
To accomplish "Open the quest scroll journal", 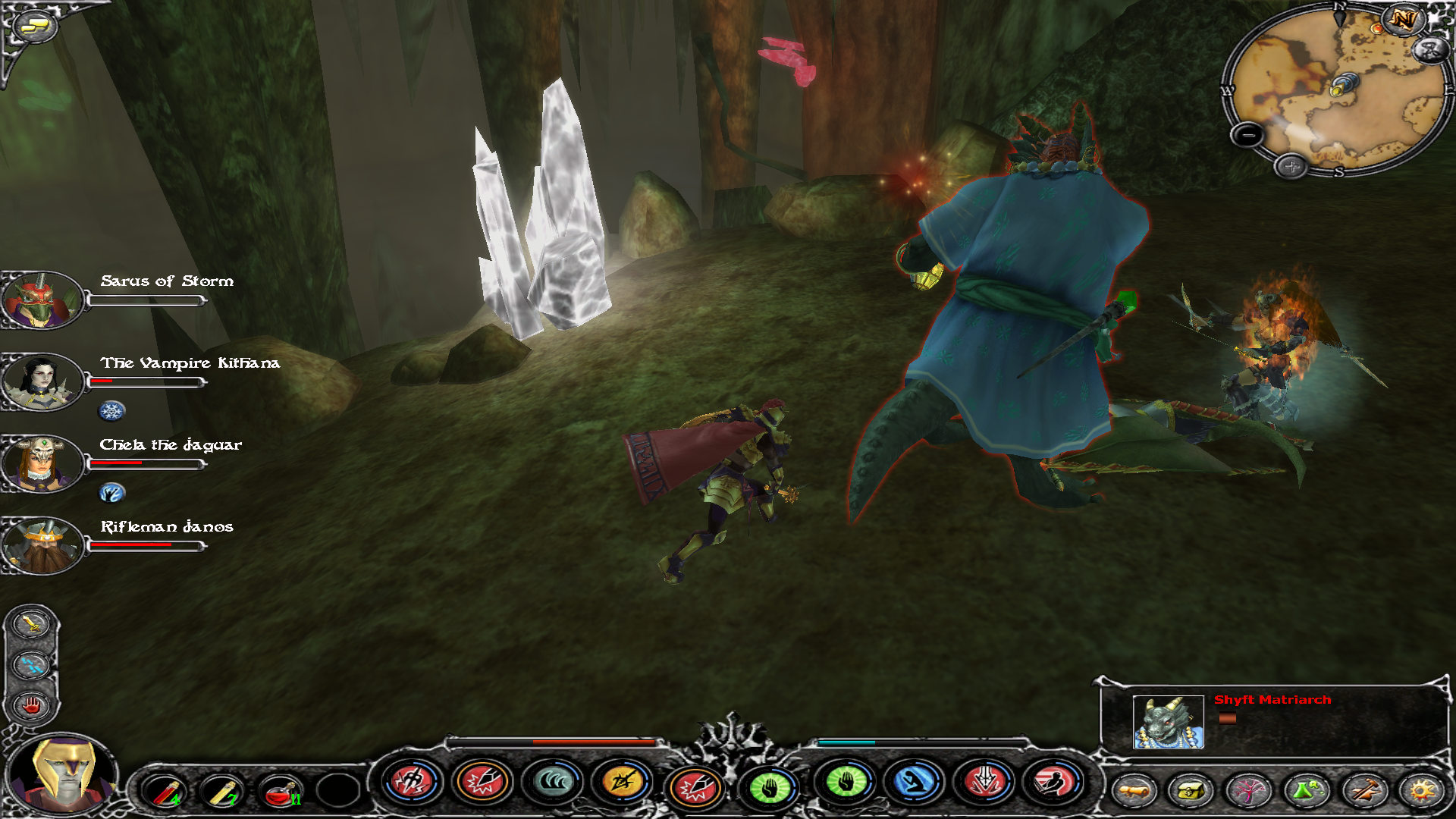I will click(1134, 791).
